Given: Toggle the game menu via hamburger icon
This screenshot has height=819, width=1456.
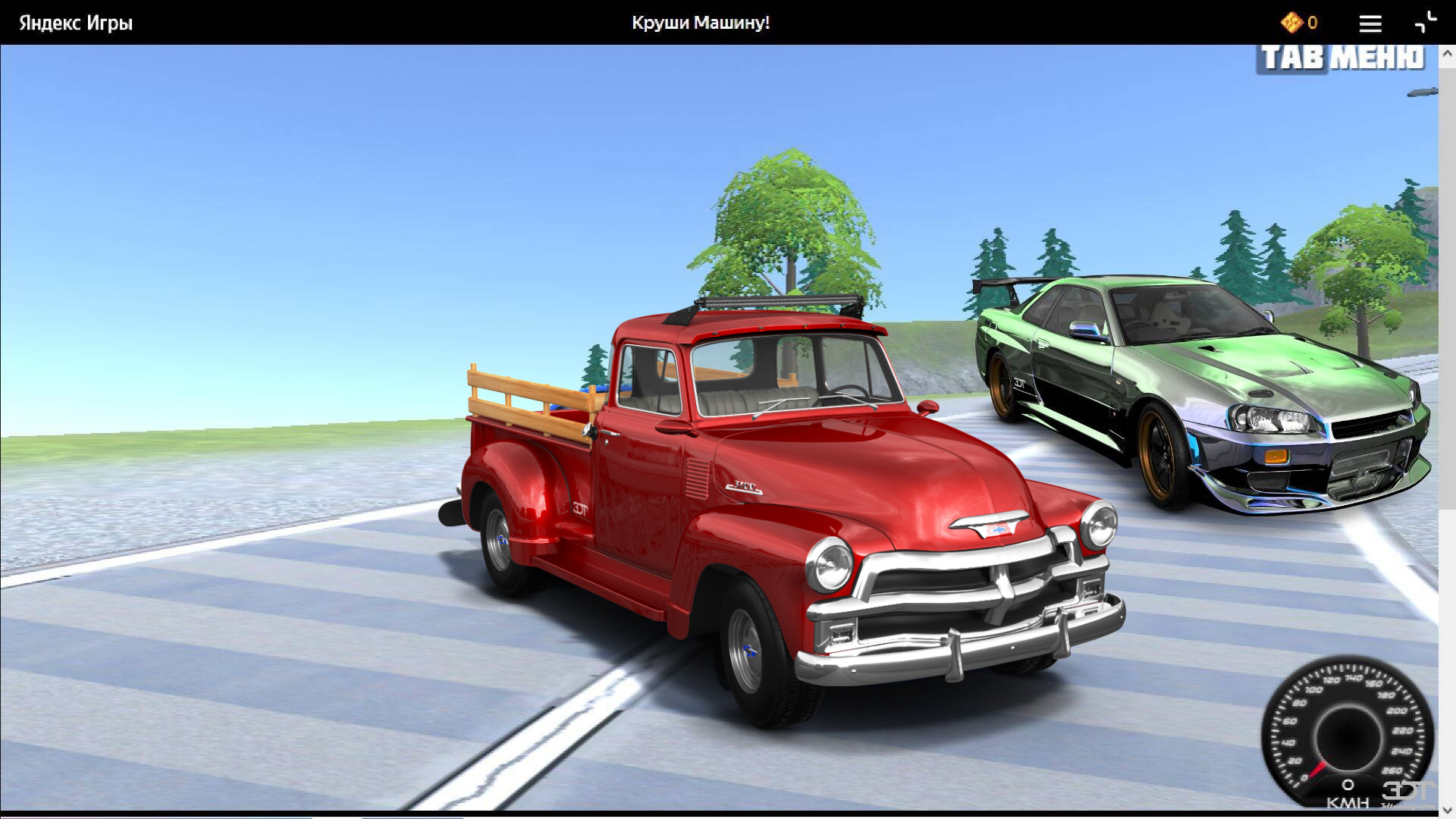Looking at the screenshot, I should [1370, 24].
